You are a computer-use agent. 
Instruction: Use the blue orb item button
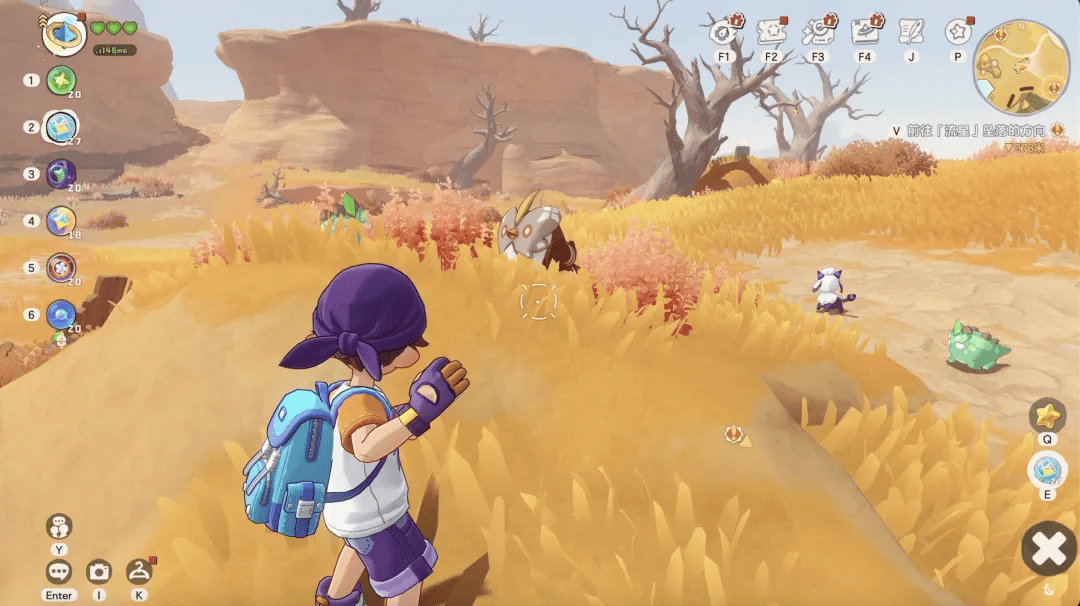coord(1047,469)
